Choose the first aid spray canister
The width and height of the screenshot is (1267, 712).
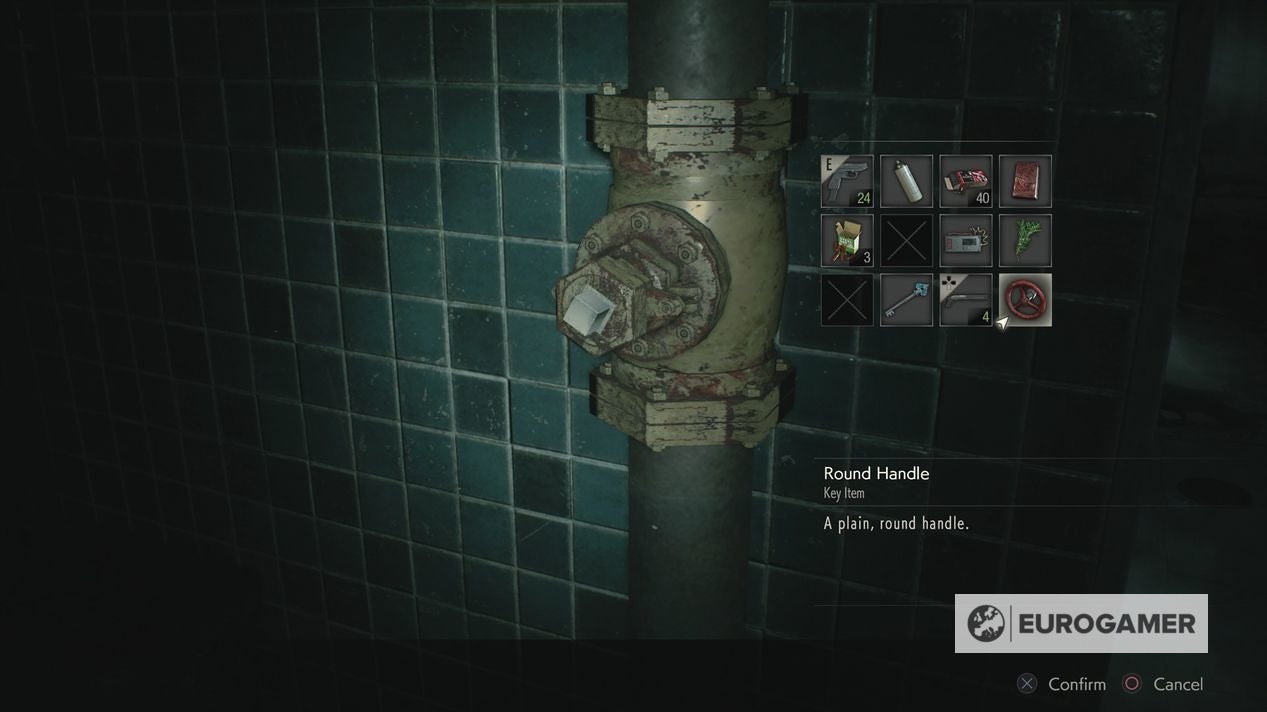point(906,181)
